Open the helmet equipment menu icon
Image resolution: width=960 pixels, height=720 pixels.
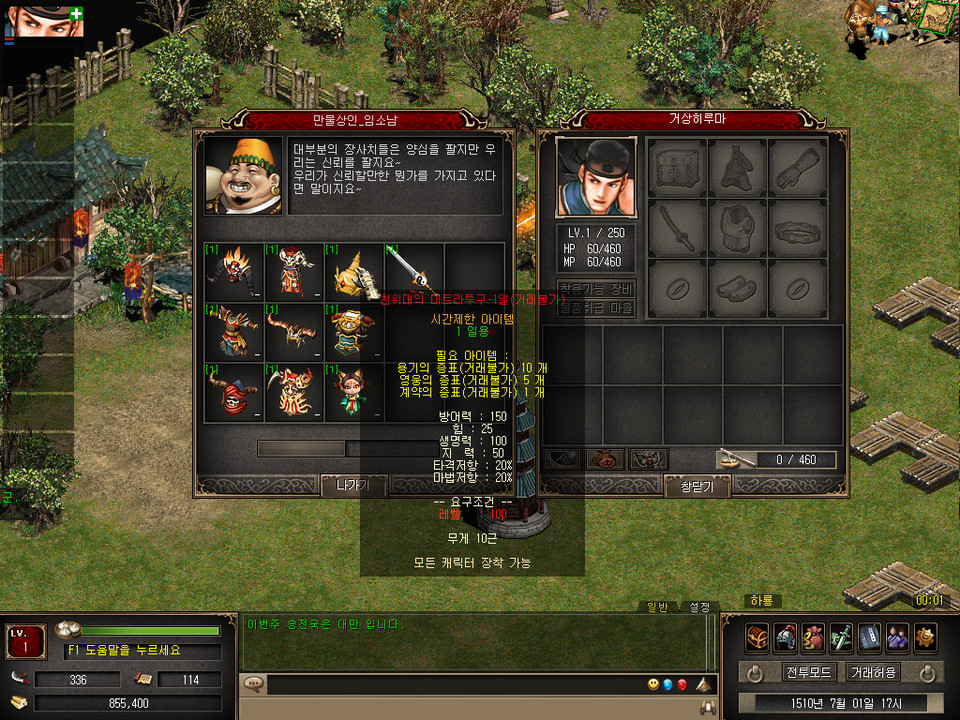pyautogui.click(x=785, y=636)
